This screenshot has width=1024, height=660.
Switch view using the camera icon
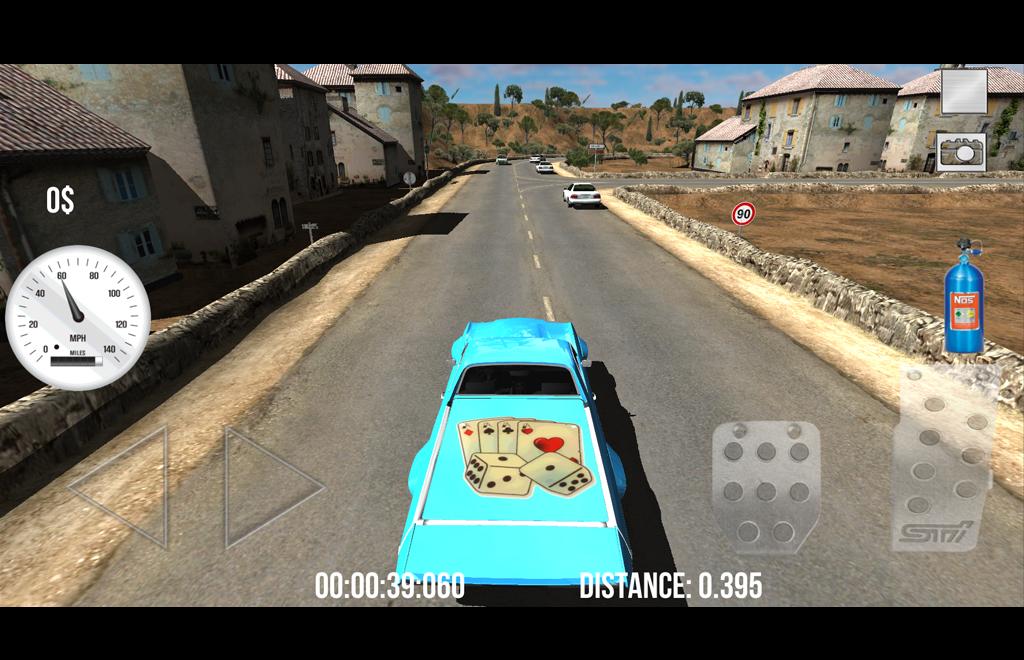(961, 151)
